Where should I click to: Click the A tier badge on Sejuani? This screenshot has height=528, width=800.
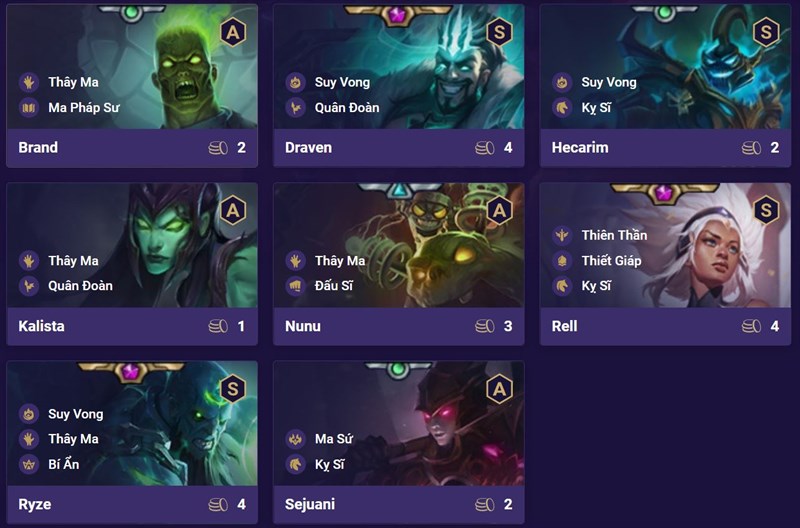[x=499, y=389]
